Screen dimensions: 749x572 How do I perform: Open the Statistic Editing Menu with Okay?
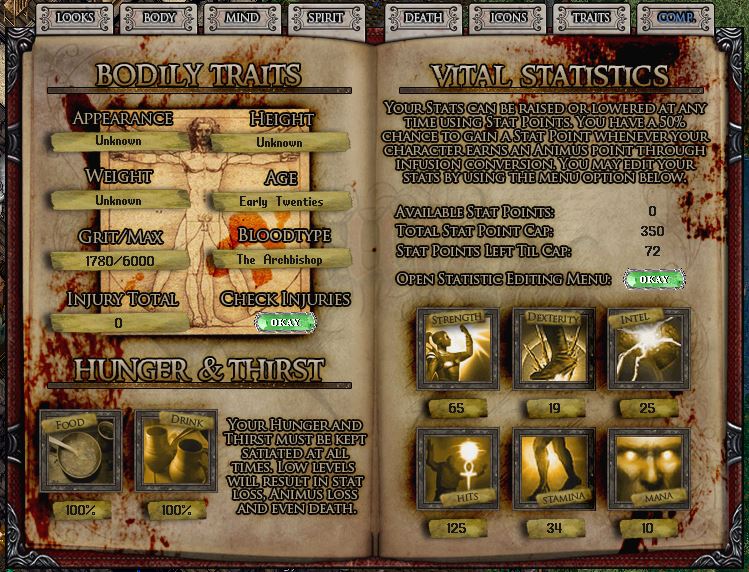pyautogui.click(x=654, y=279)
